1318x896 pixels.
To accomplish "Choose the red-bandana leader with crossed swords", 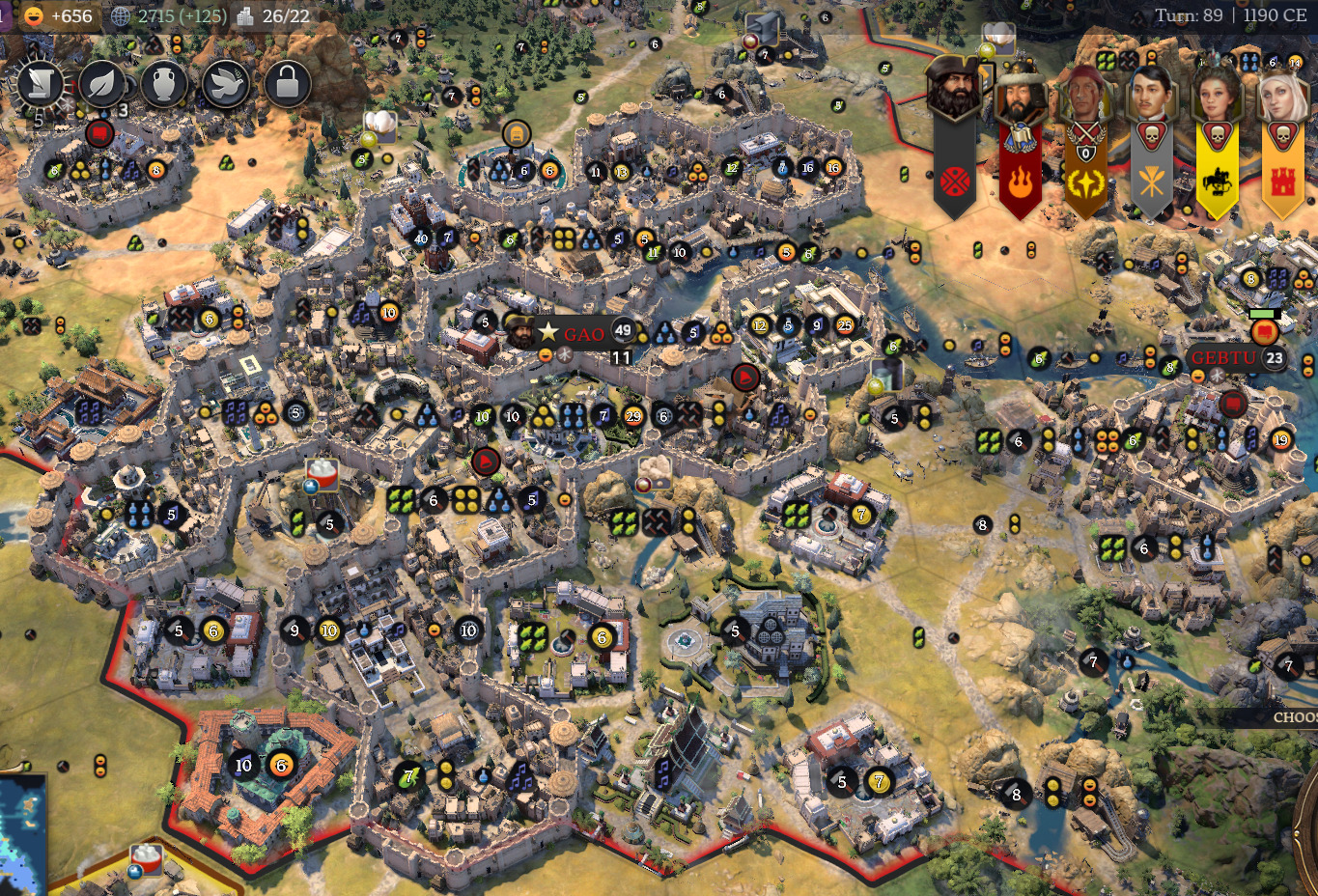I will (x=1085, y=97).
